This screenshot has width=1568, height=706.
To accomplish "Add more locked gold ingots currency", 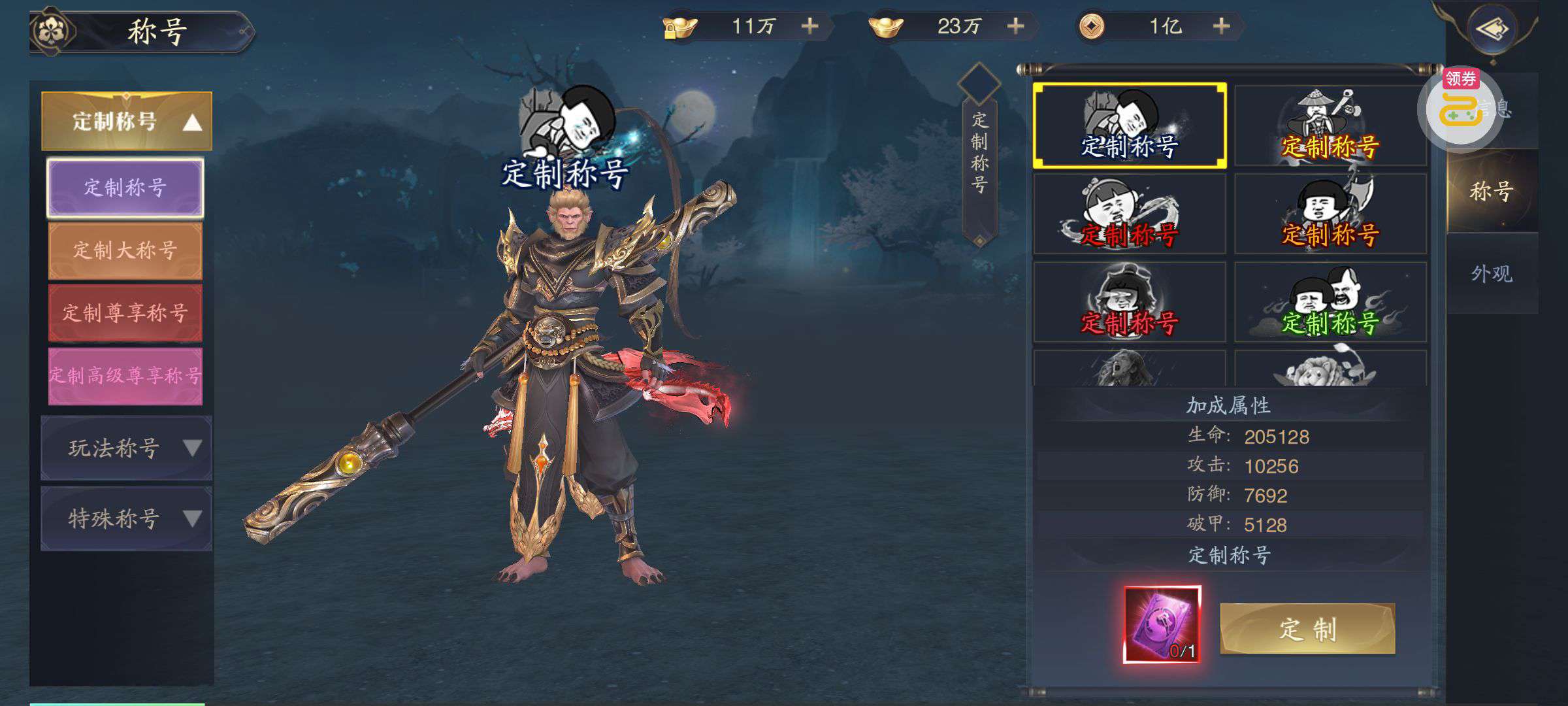I will [809, 26].
